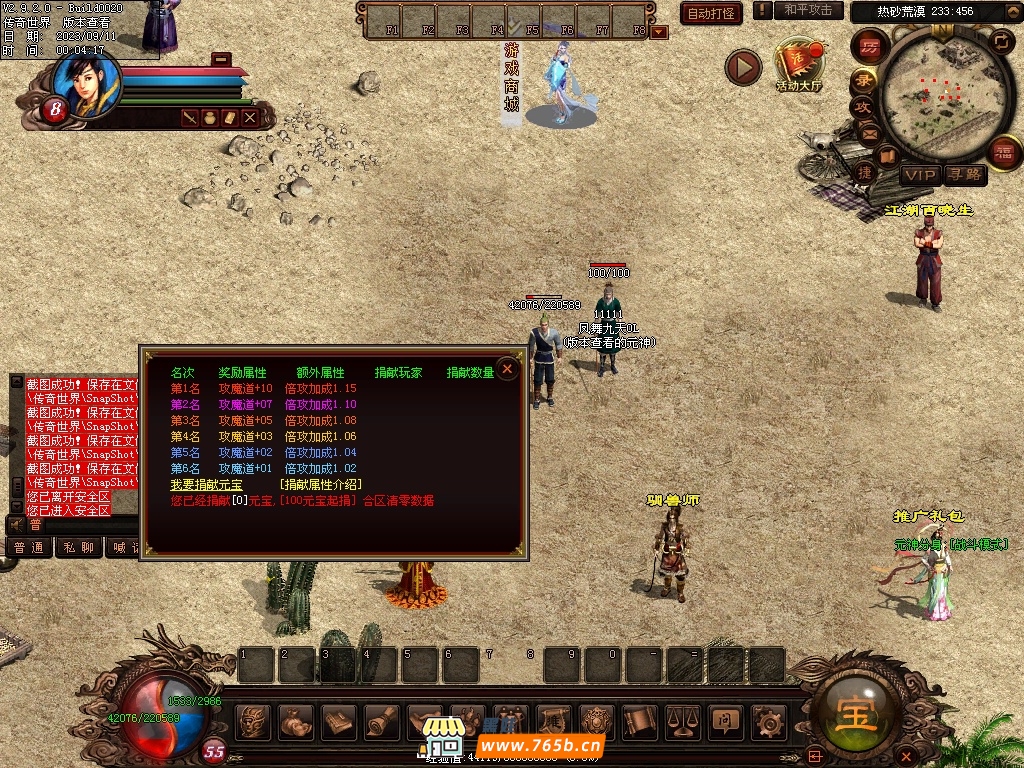Click the minimap refresh arrows button

tap(1001, 41)
